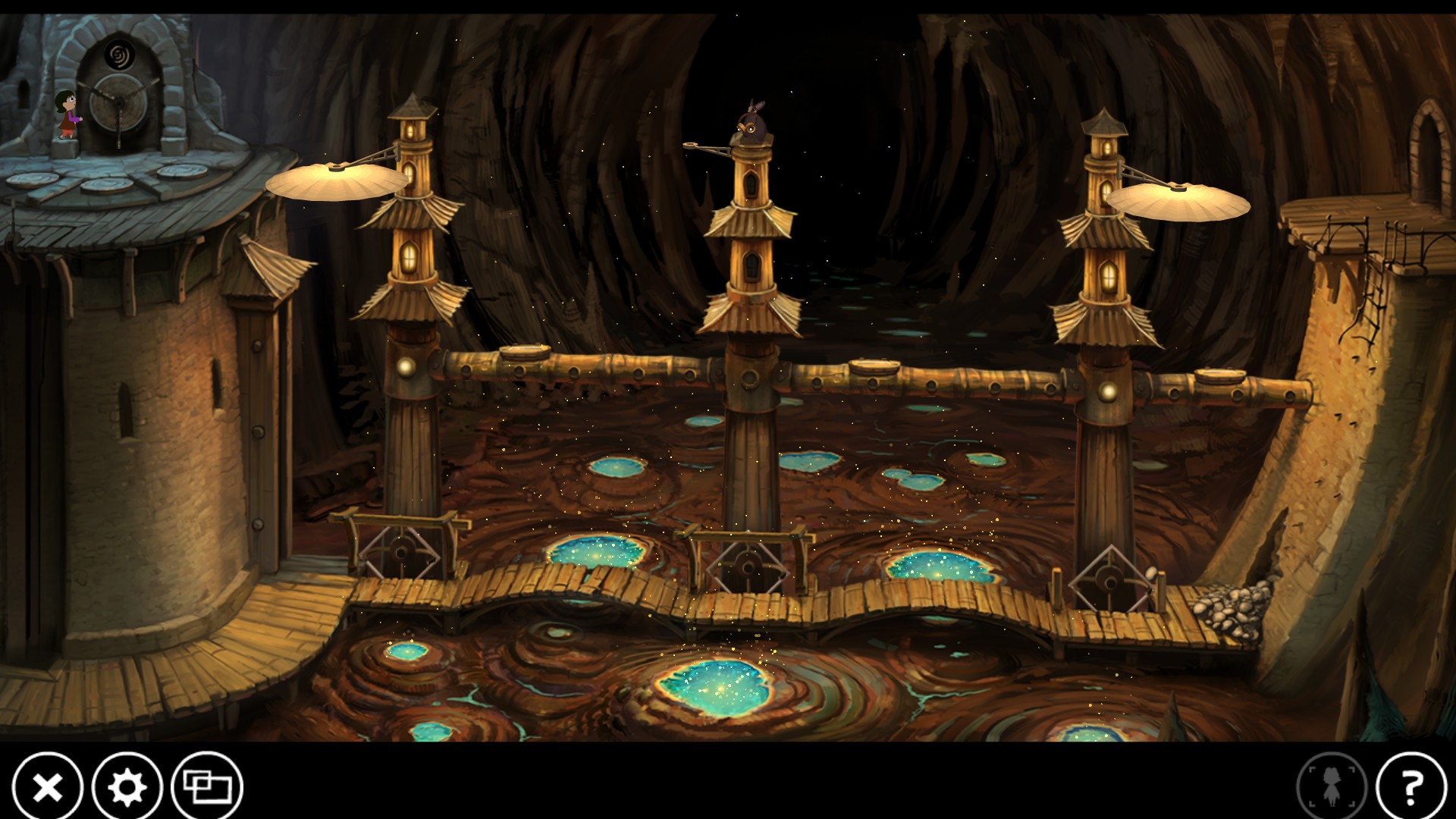Toggle windowed mode with the overlapping rectangles icon
This screenshot has width=1456, height=819.
(207, 788)
